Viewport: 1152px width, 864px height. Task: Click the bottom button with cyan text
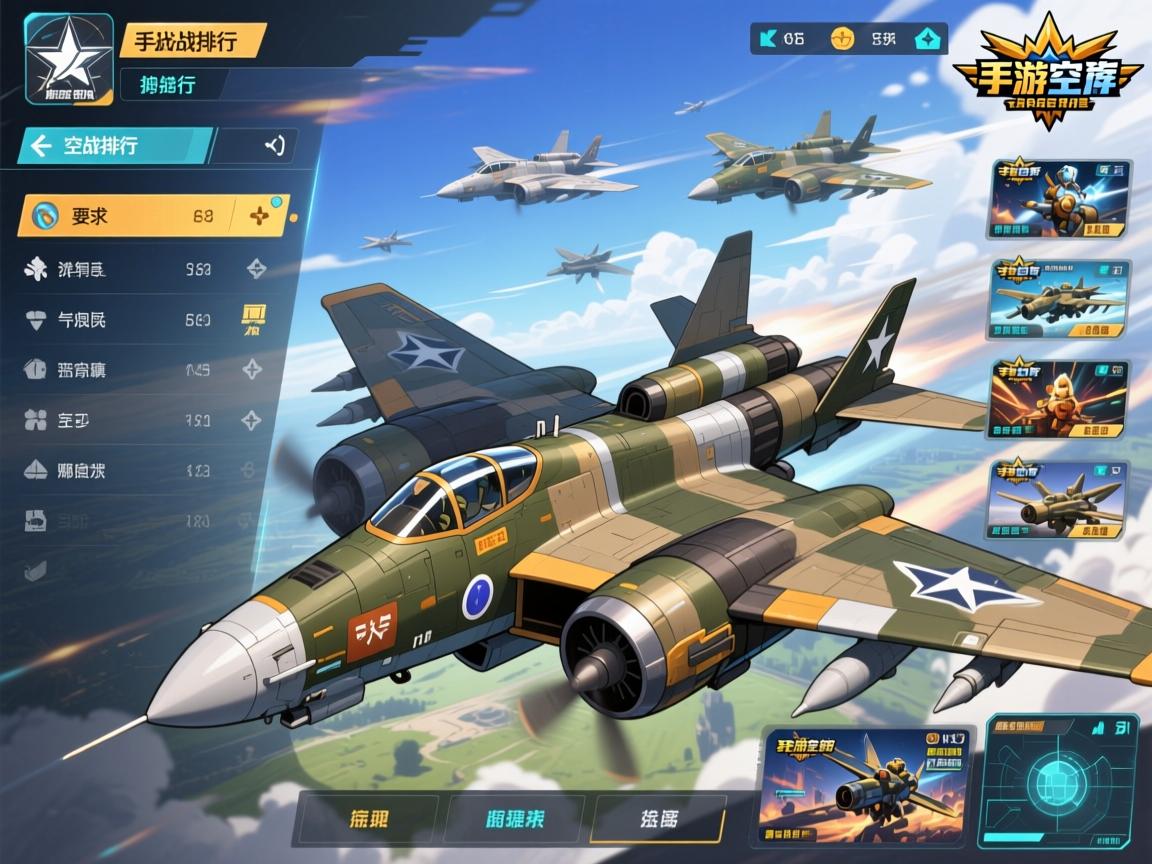tap(516, 819)
